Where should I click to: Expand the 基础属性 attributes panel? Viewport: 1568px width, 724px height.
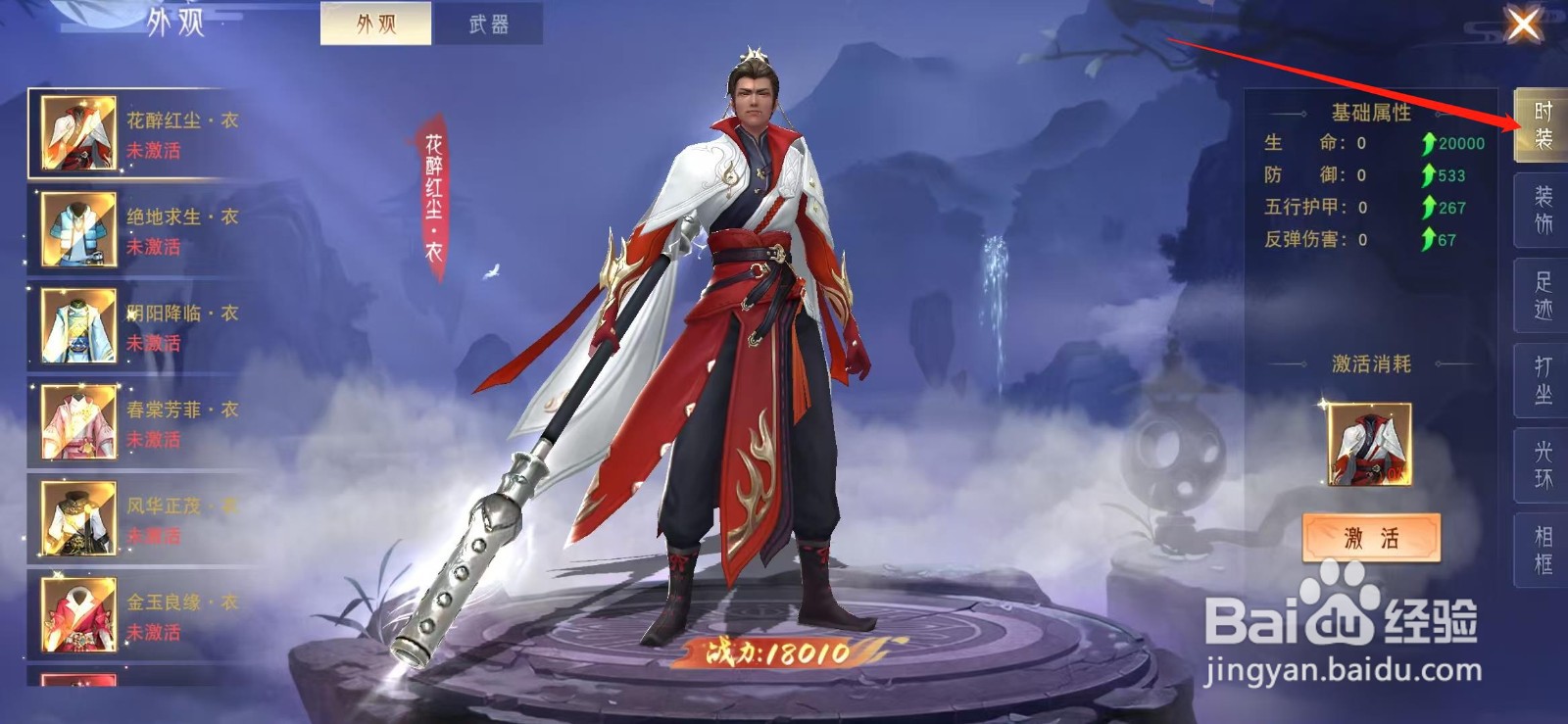point(1370,113)
